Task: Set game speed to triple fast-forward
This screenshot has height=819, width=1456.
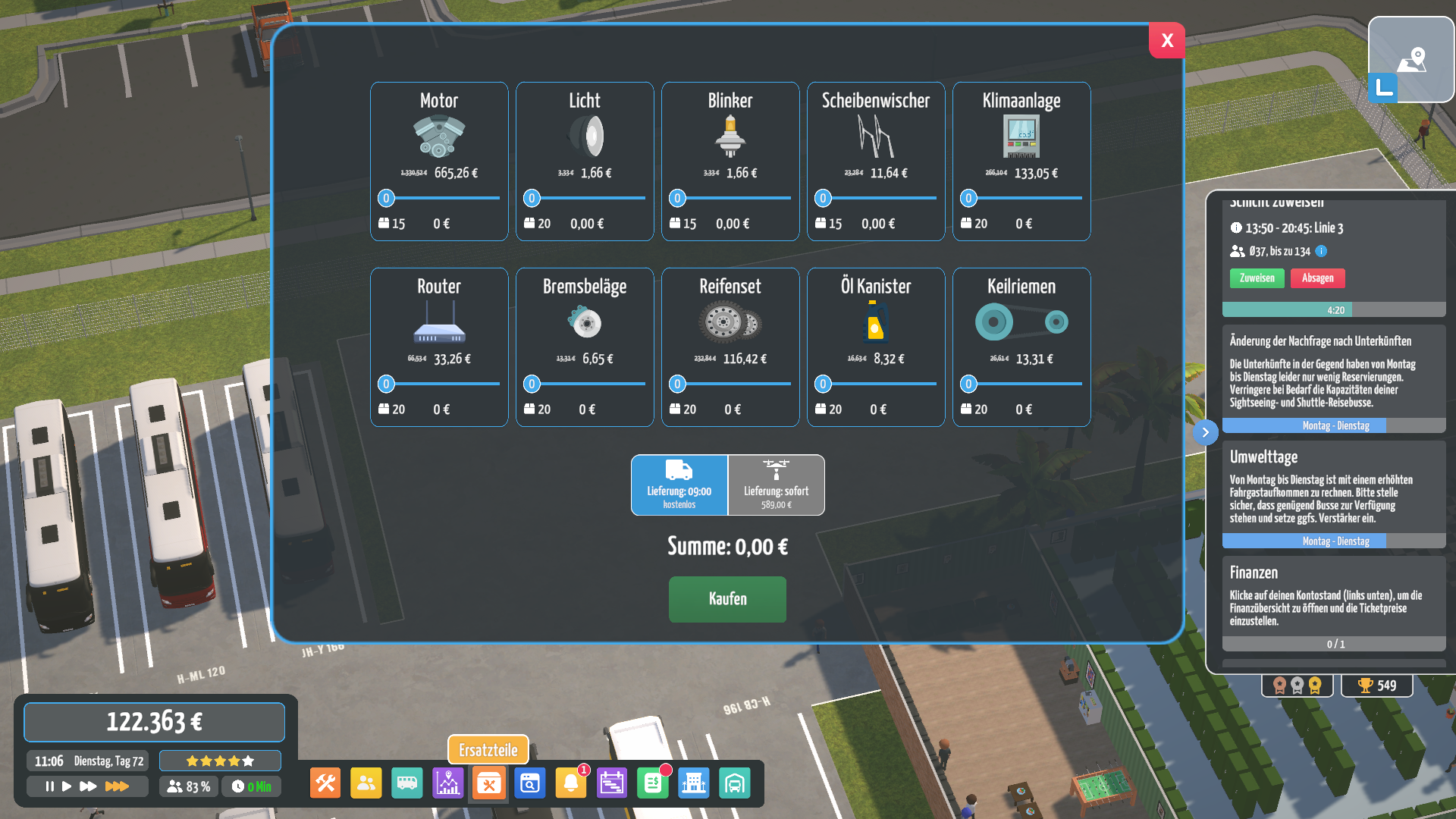Action: (x=116, y=786)
